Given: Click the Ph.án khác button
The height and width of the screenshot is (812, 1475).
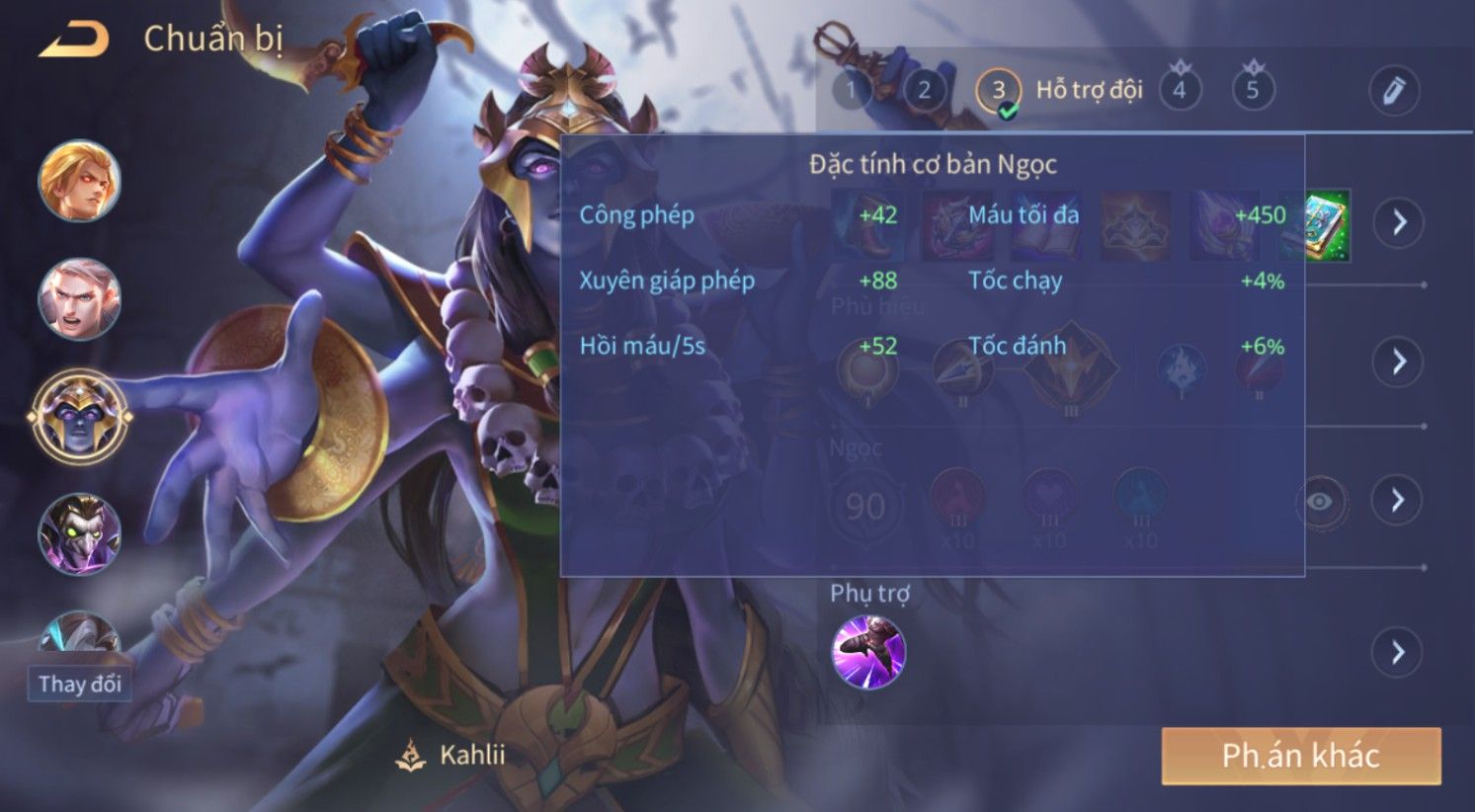Looking at the screenshot, I should 1300,756.
